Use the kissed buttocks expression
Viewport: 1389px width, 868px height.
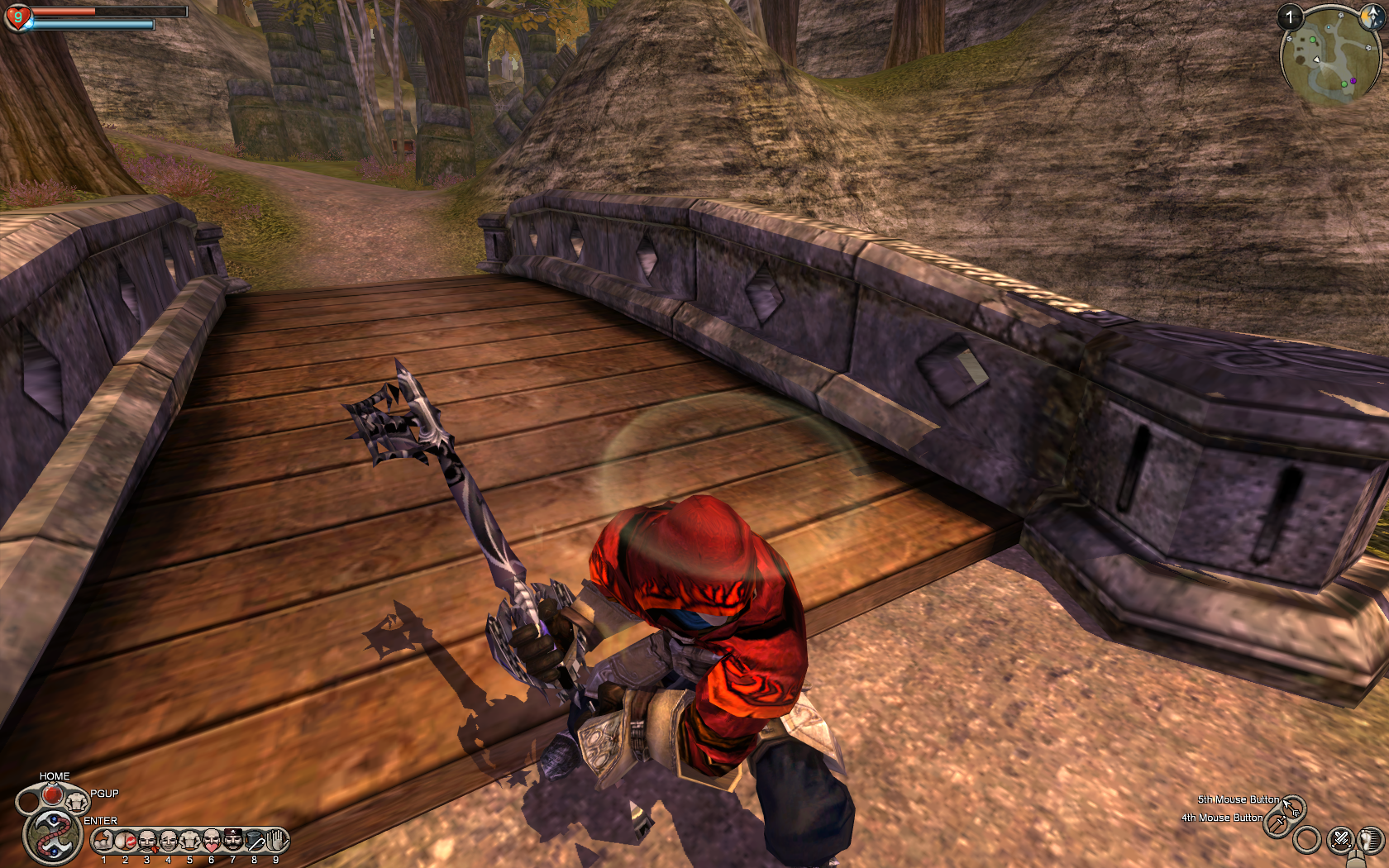tap(126, 842)
